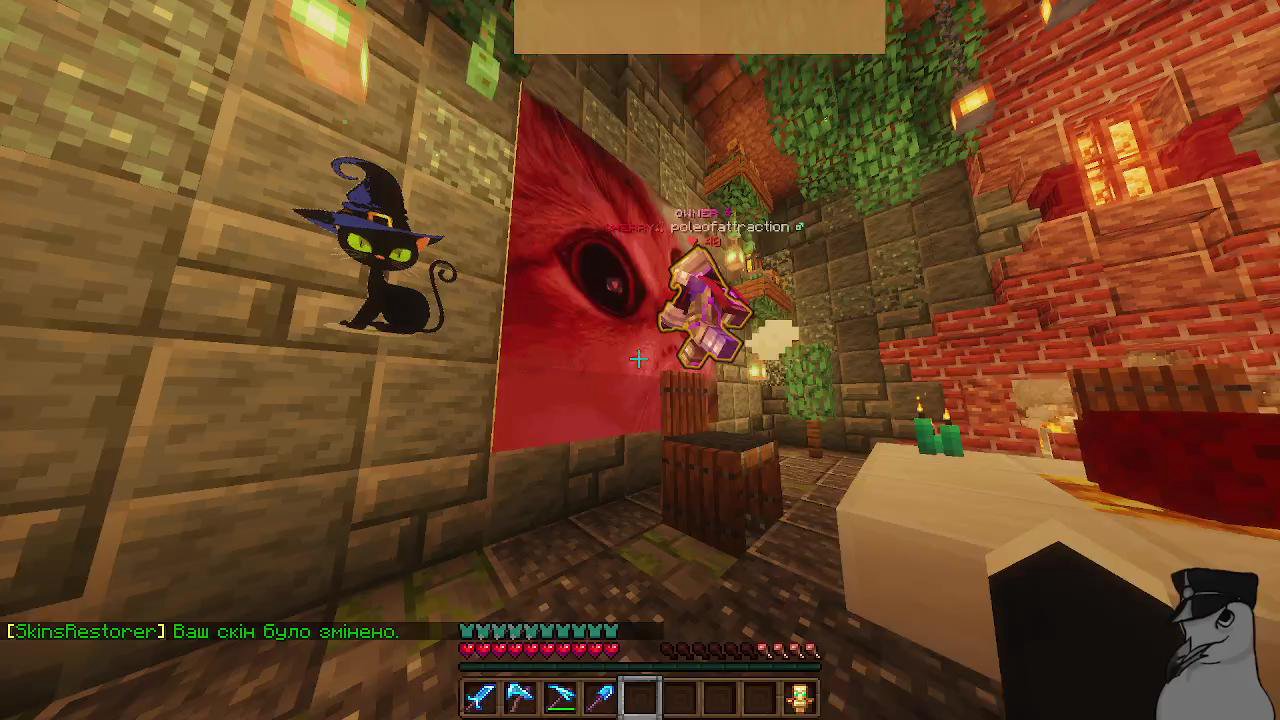Click the green experience bar
This screenshot has width=1280, height=720.
click(x=640, y=665)
